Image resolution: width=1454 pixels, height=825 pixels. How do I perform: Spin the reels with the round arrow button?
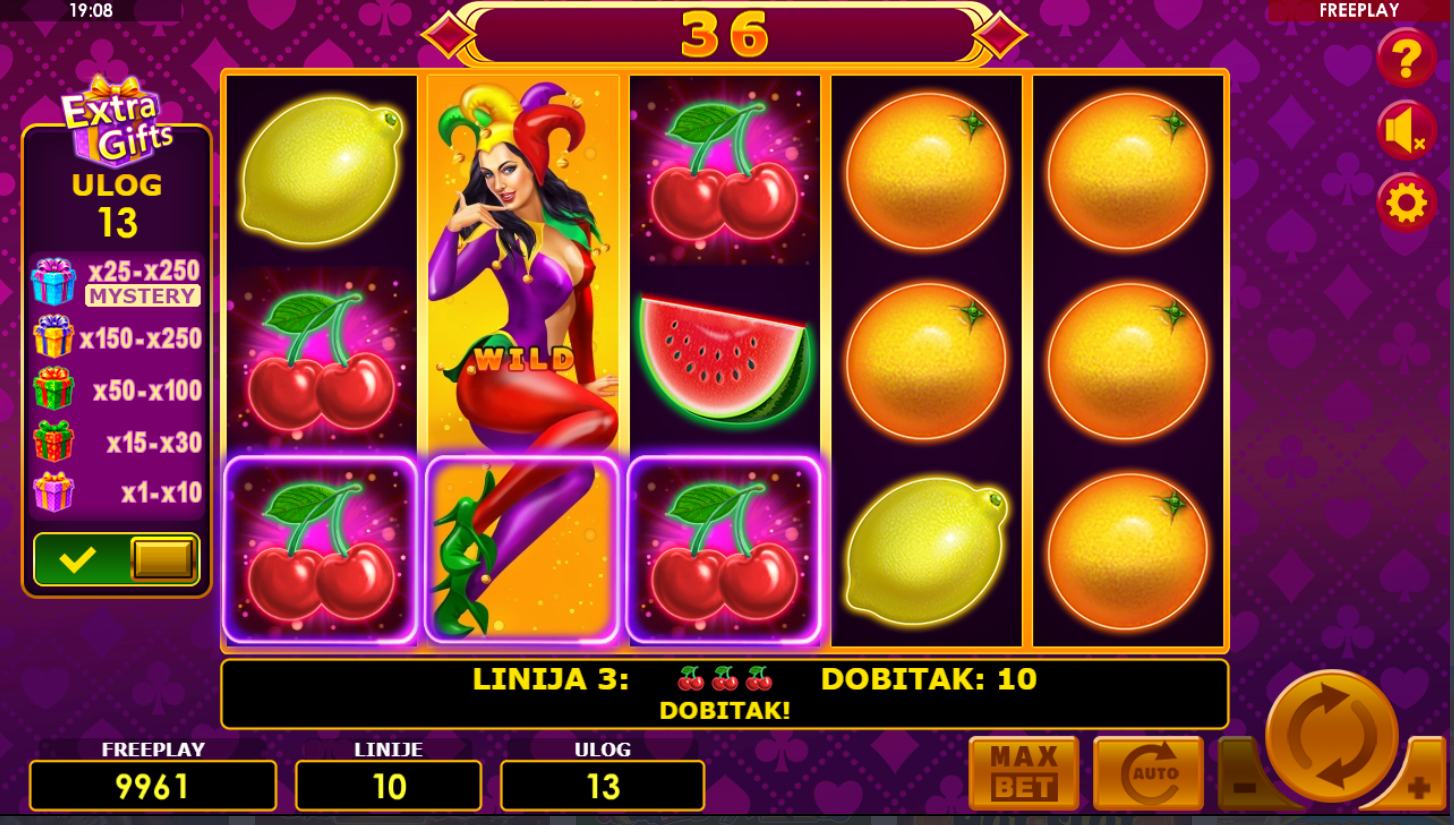tap(1331, 735)
